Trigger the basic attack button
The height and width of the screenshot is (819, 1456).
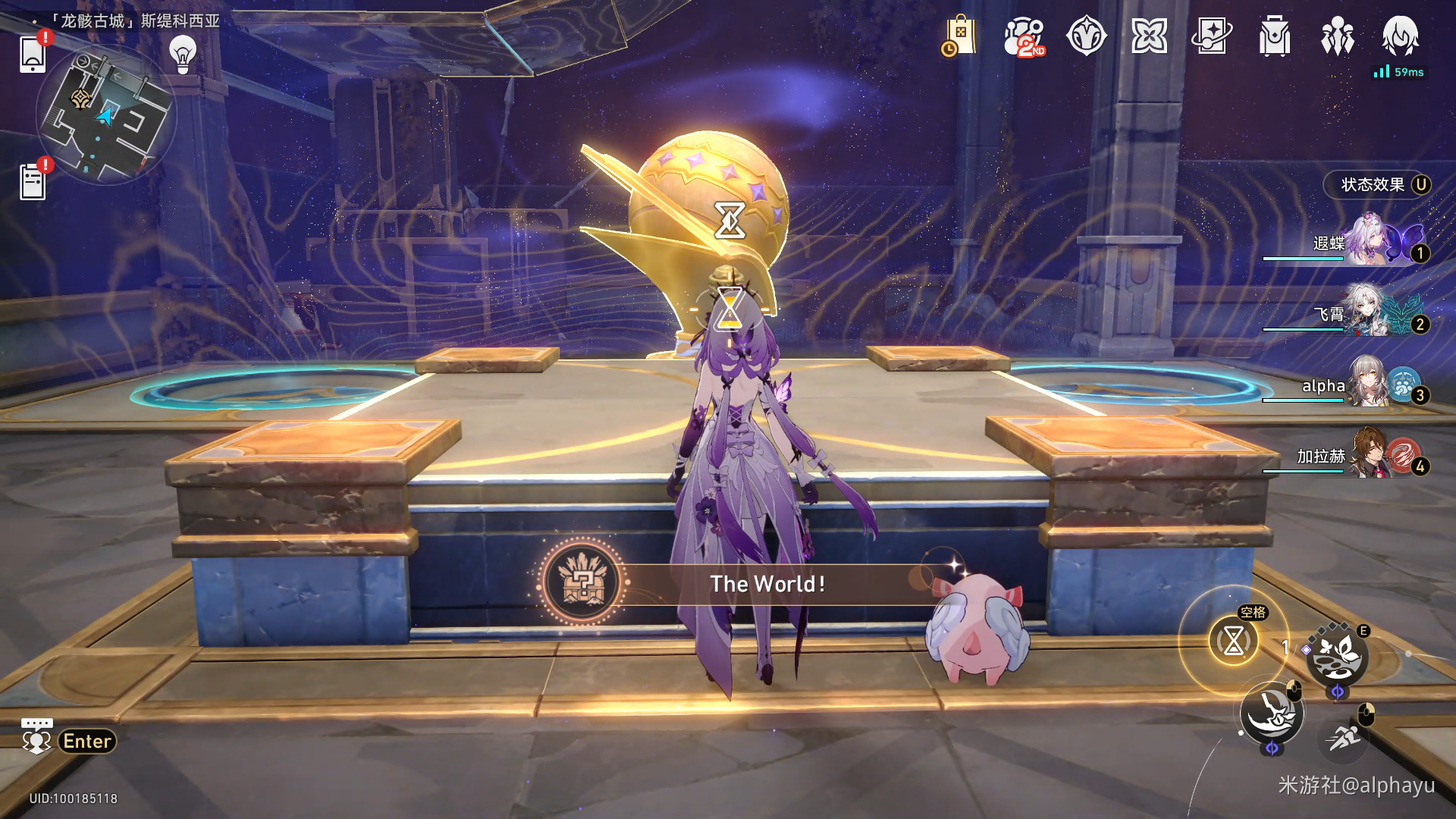point(1272,713)
